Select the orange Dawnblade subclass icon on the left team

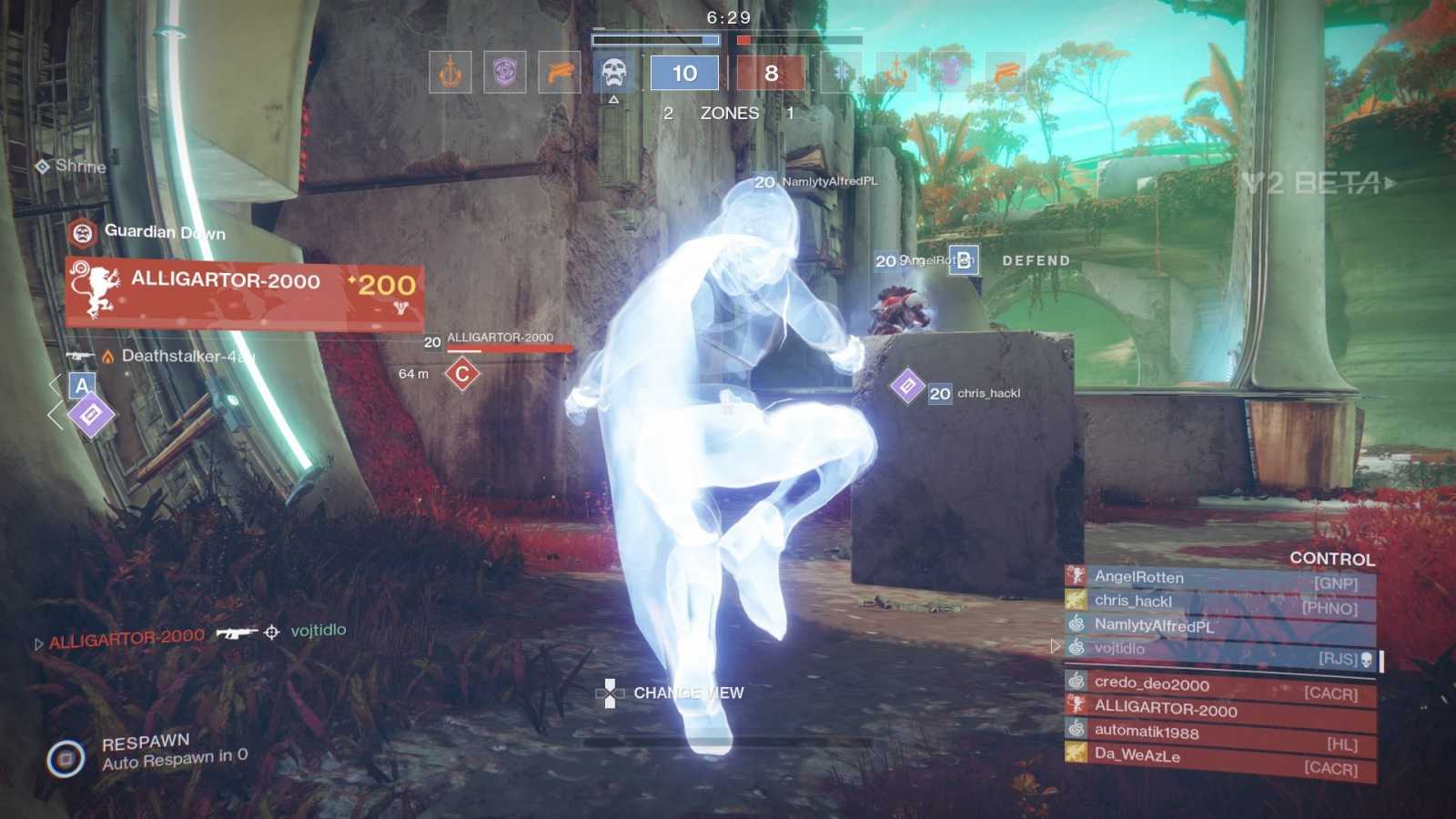tap(450, 73)
